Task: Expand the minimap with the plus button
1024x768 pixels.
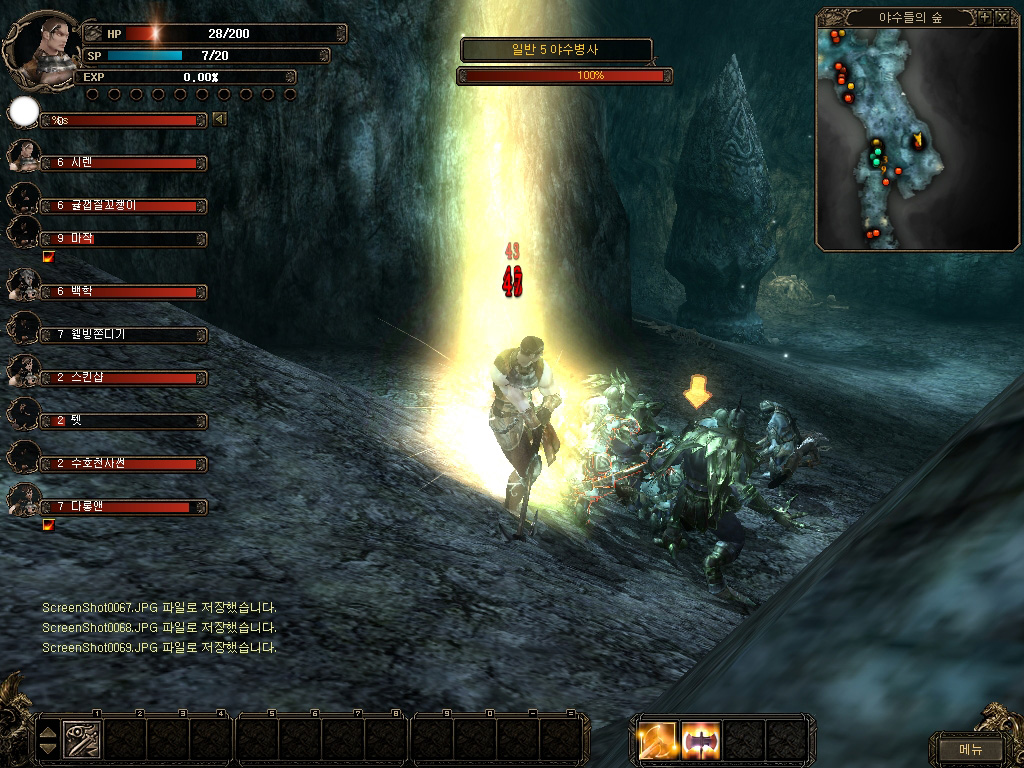Action: [x=984, y=18]
